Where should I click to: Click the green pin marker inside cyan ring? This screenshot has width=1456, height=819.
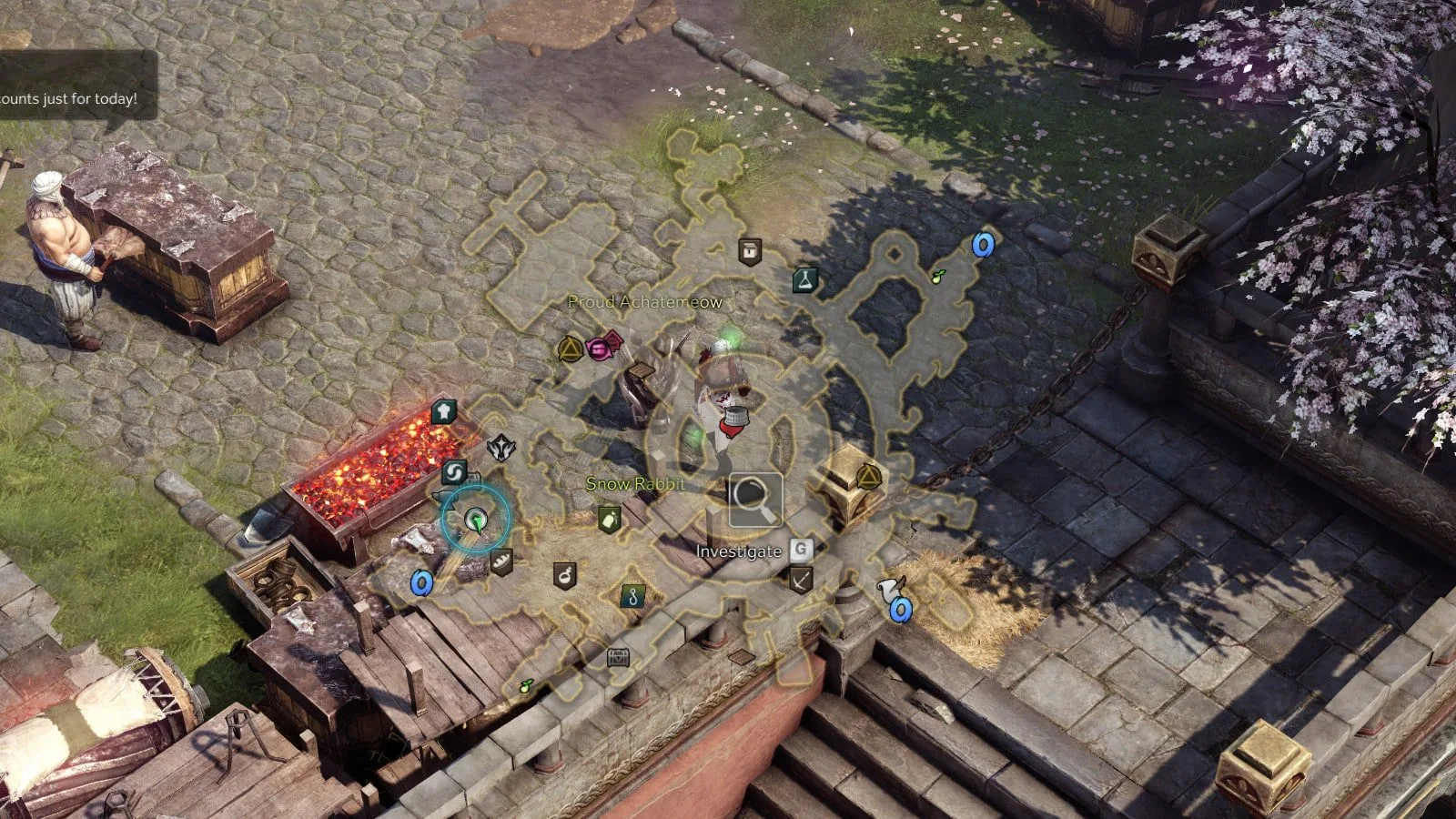click(x=475, y=520)
